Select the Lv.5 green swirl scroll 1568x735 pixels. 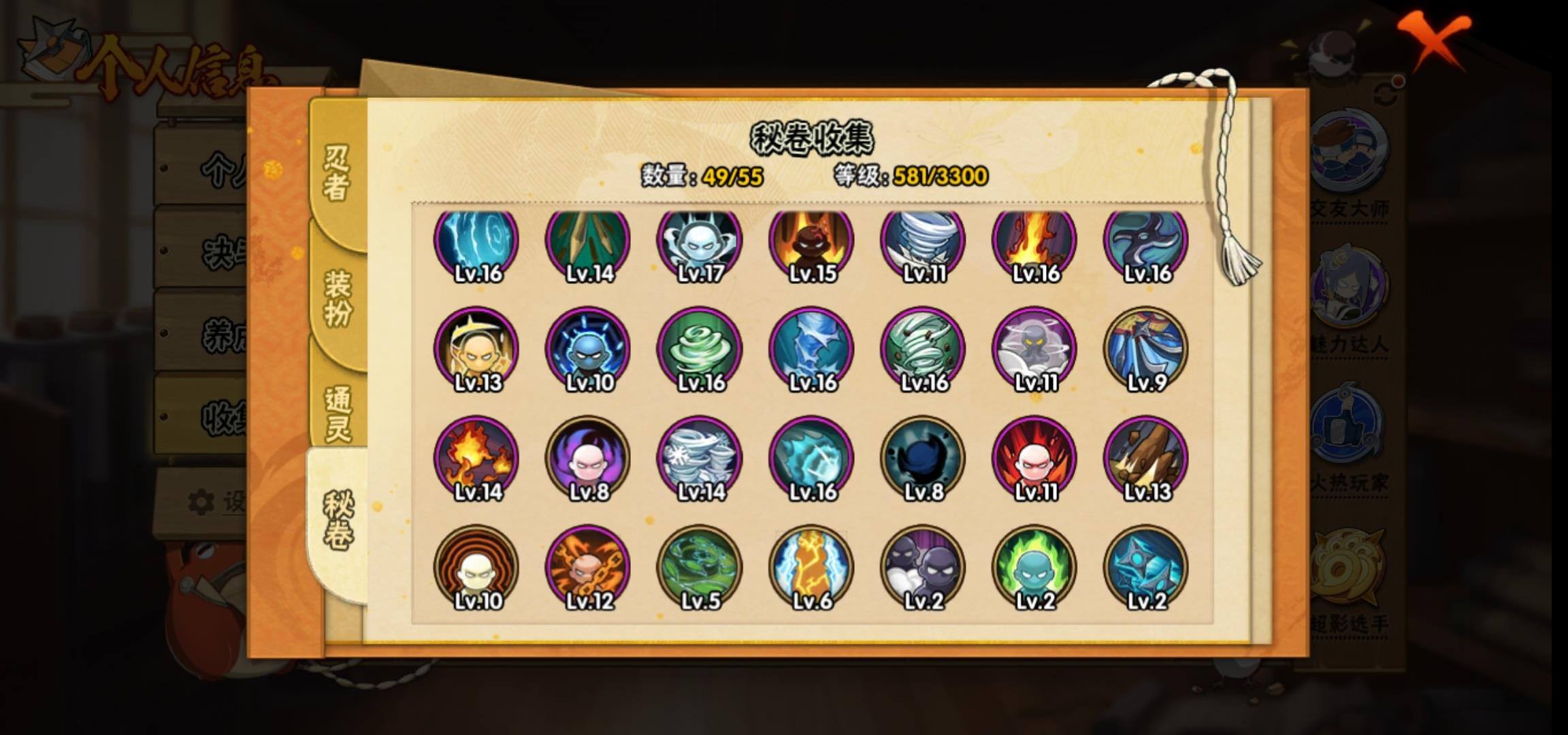coord(700,568)
